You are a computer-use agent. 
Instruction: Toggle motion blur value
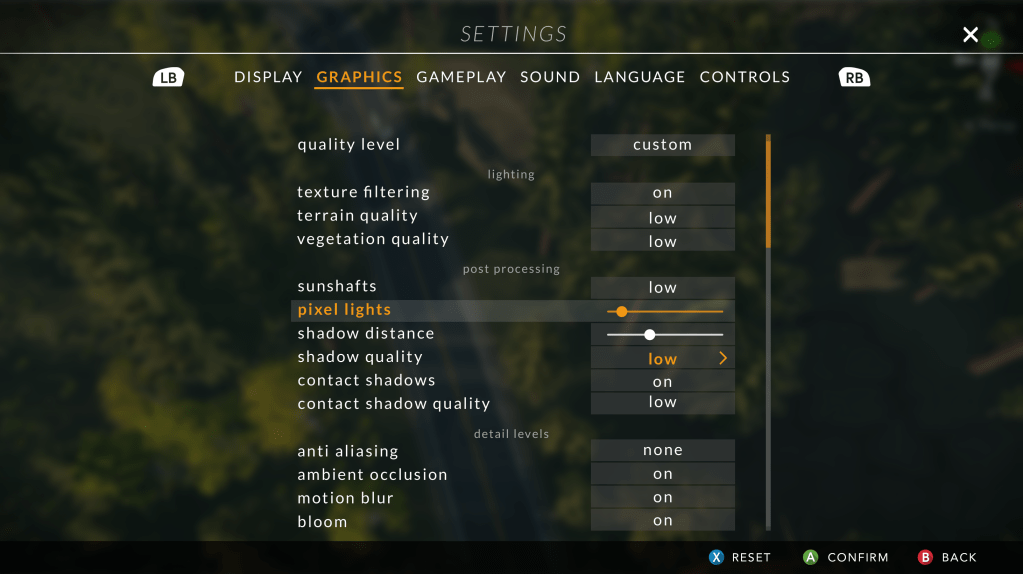(662, 497)
